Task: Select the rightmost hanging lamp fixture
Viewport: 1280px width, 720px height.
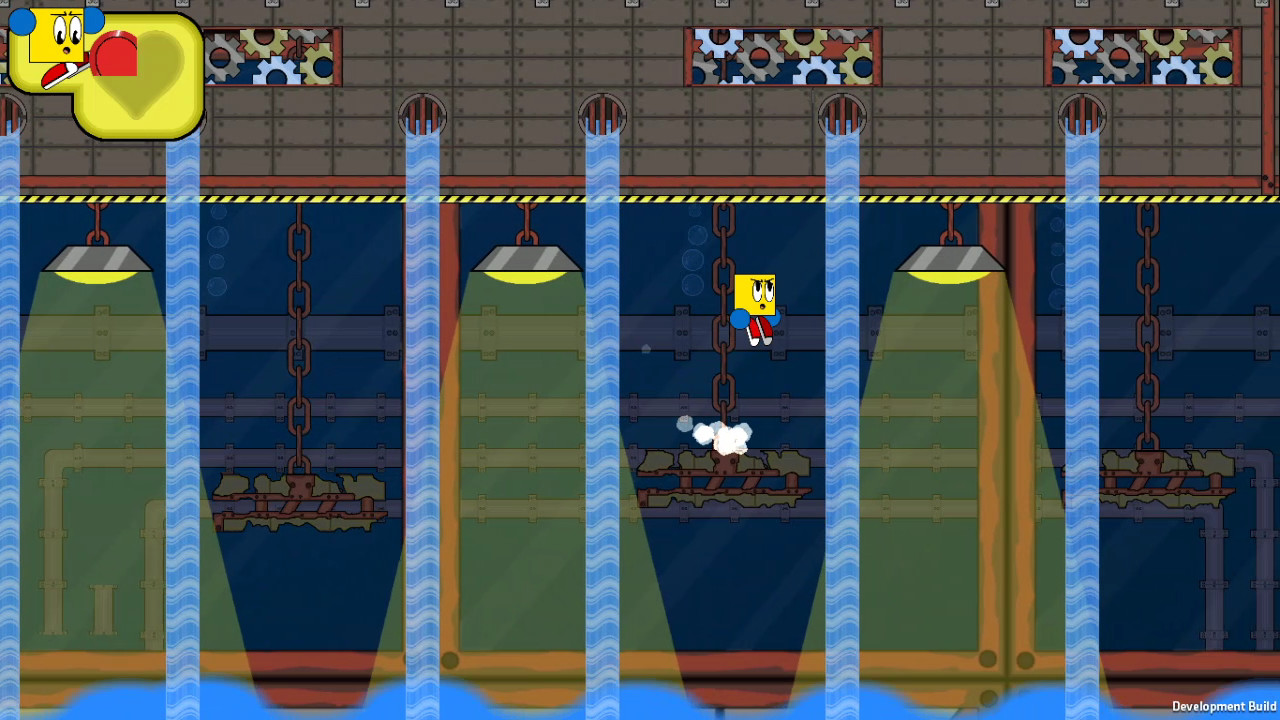Action: (x=950, y=260)
